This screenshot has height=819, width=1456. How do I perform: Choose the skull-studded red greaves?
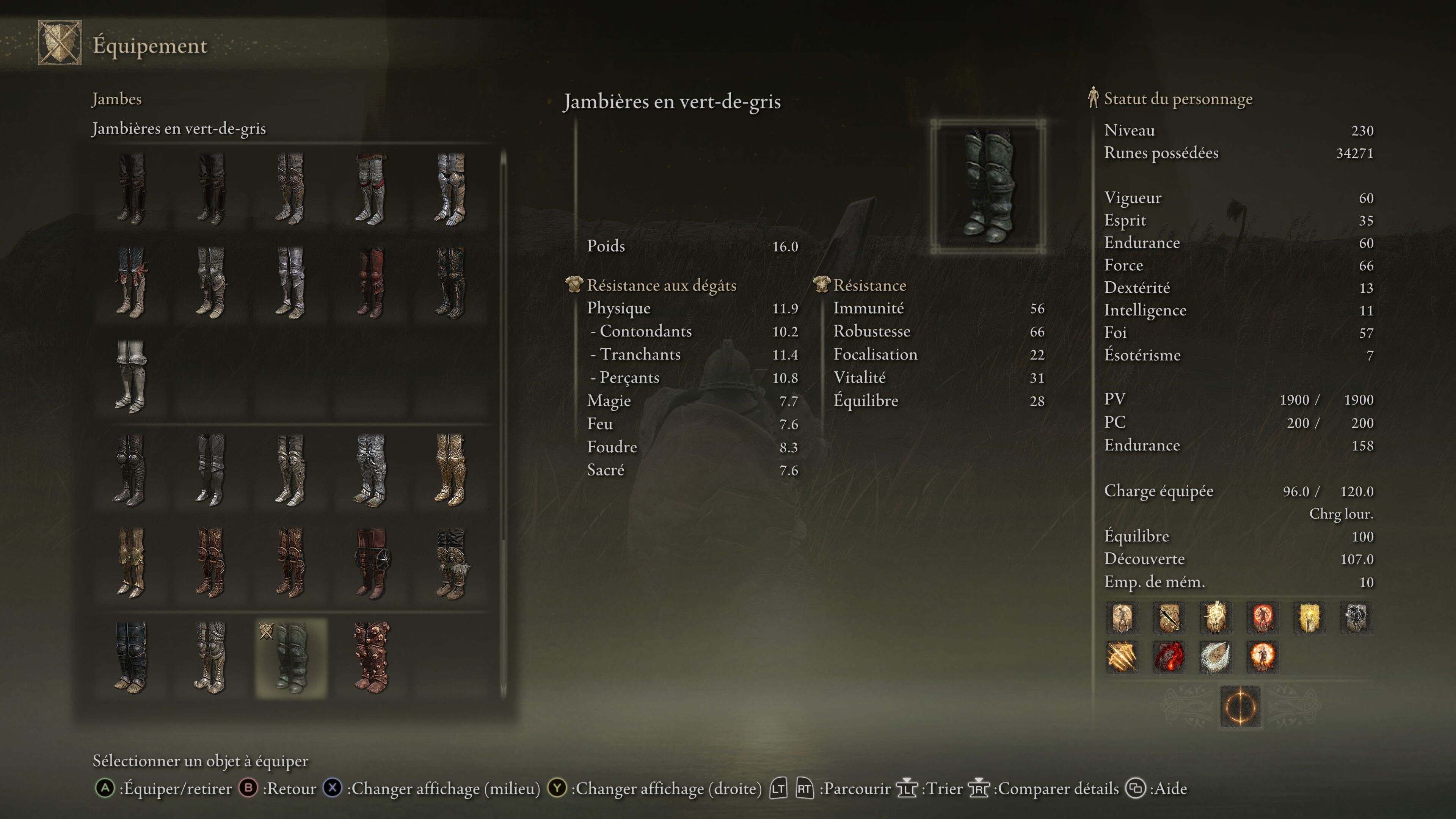(371, 658)
